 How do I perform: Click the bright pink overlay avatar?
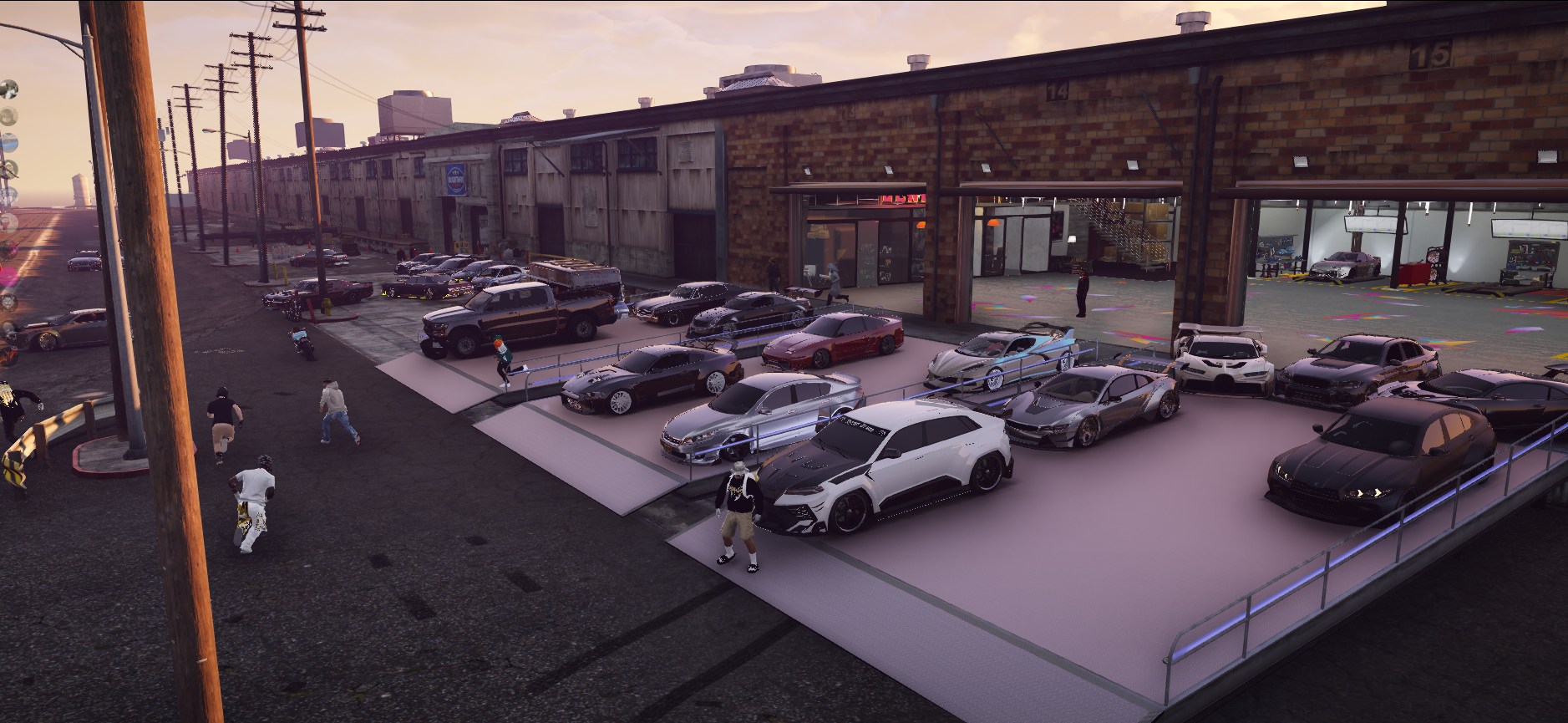(x=8, y=277)
